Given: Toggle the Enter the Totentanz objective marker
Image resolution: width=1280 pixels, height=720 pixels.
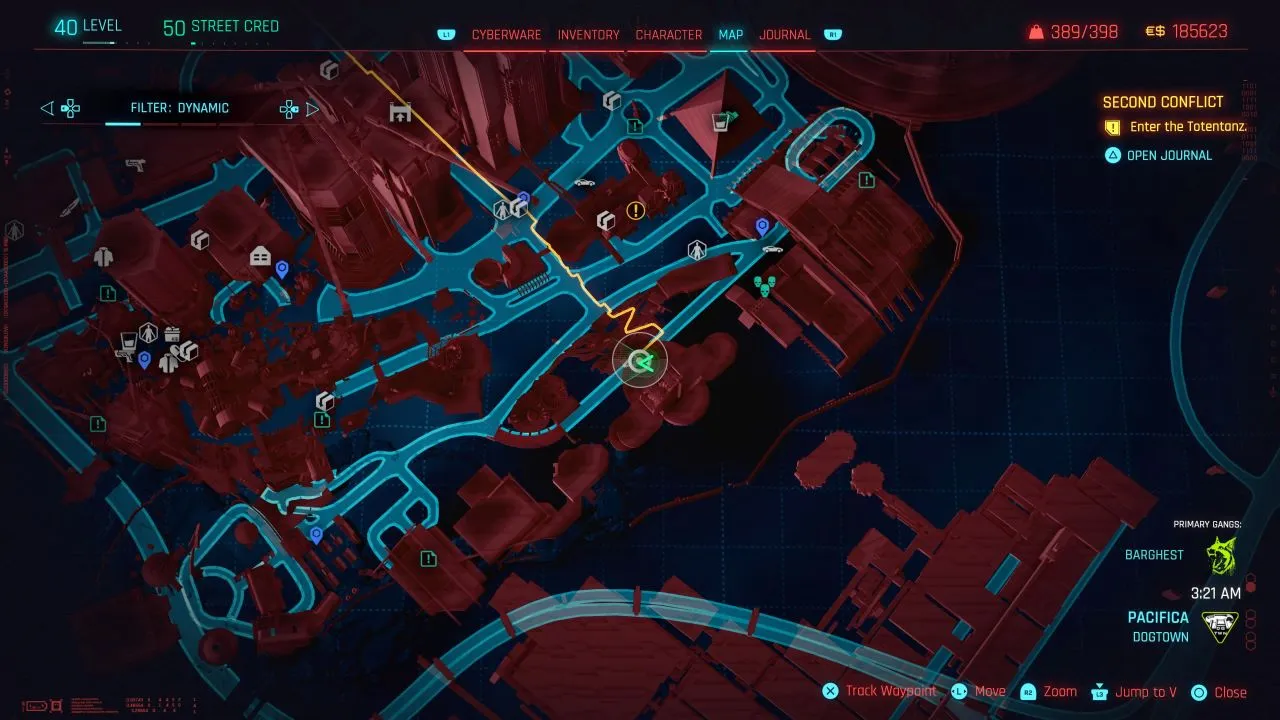Looking at the screenshot, I should [x=1112, y=127].
